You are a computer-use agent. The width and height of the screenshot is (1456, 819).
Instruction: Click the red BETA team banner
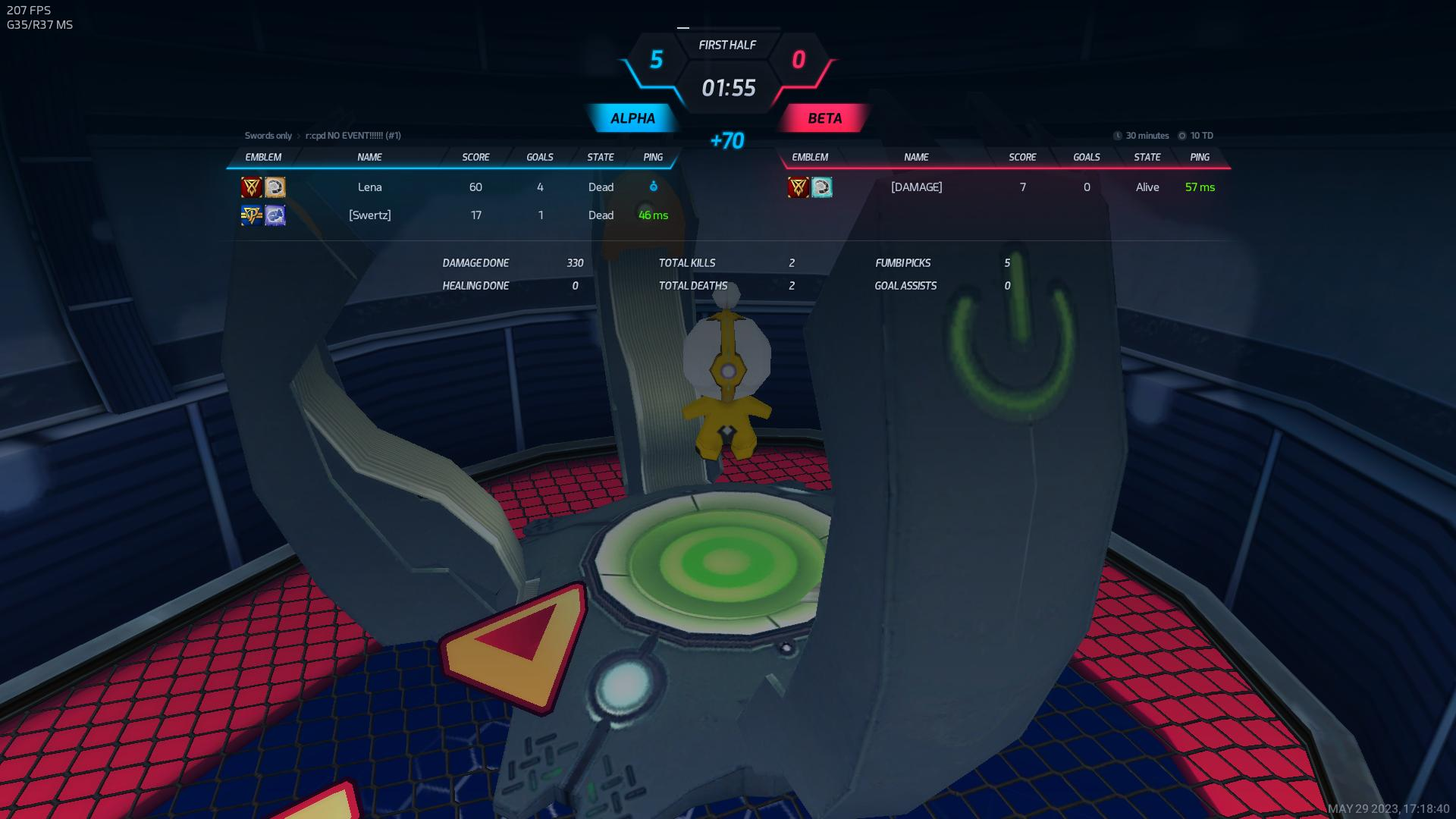tap(824, 118)
